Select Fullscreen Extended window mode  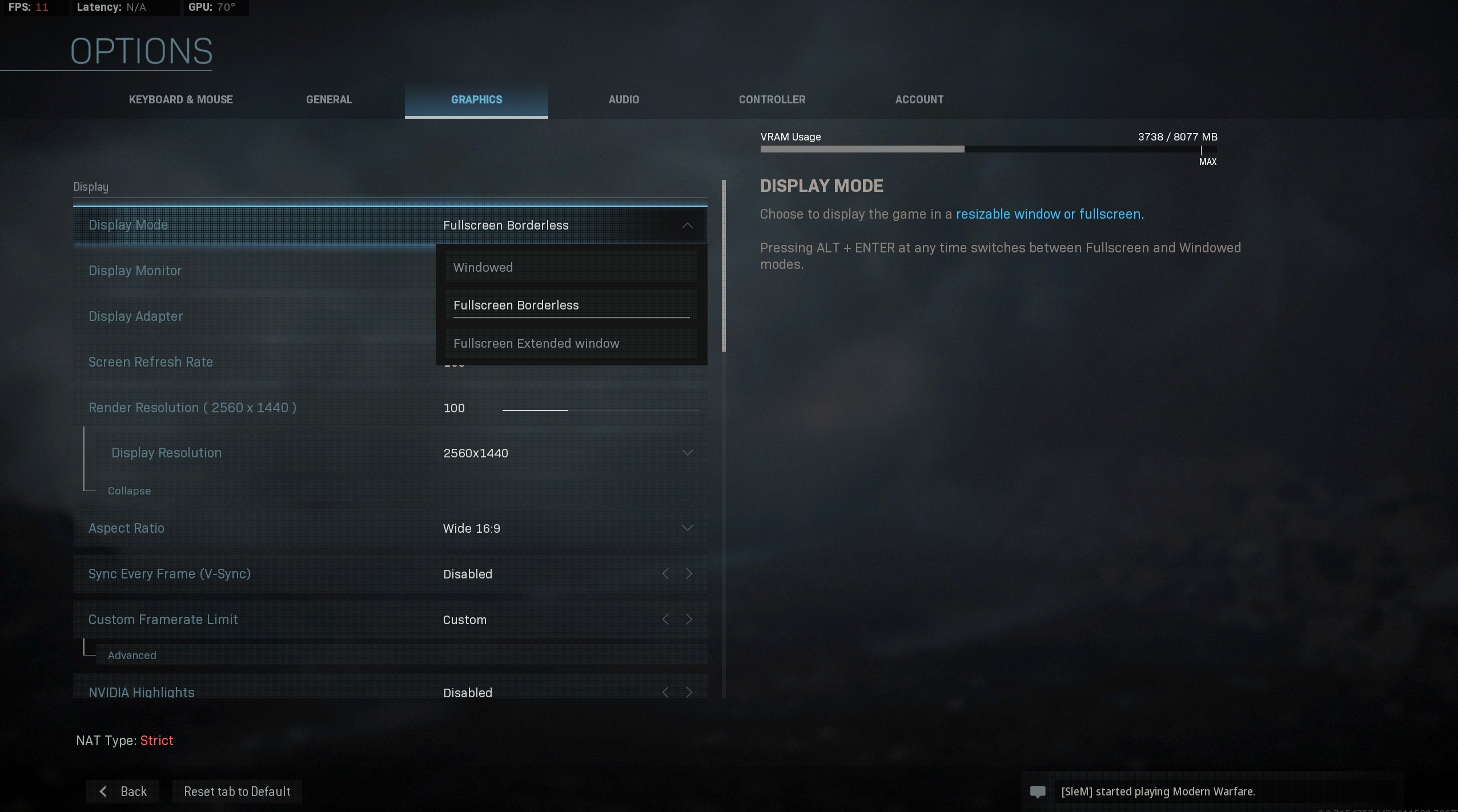(570, 343)
